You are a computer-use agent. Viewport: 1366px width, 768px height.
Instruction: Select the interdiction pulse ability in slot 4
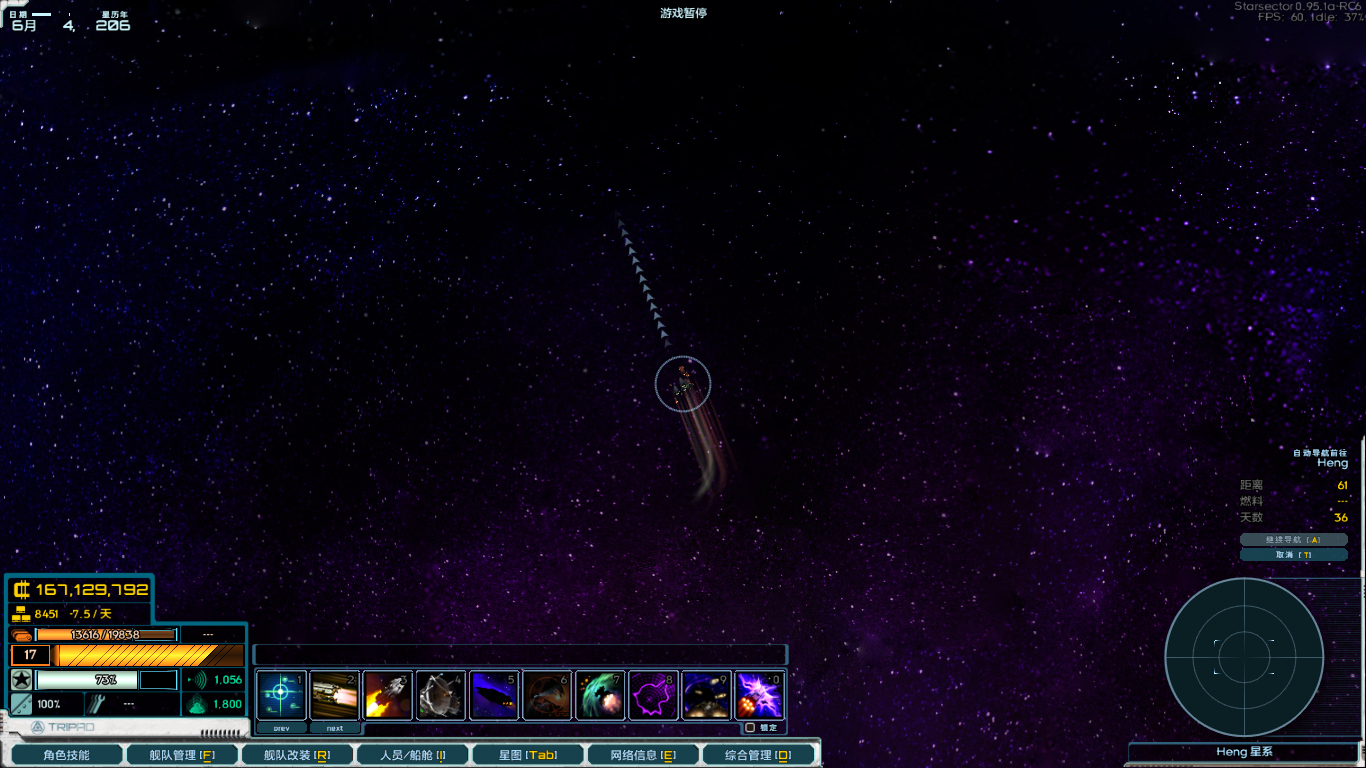pos(440,694)
